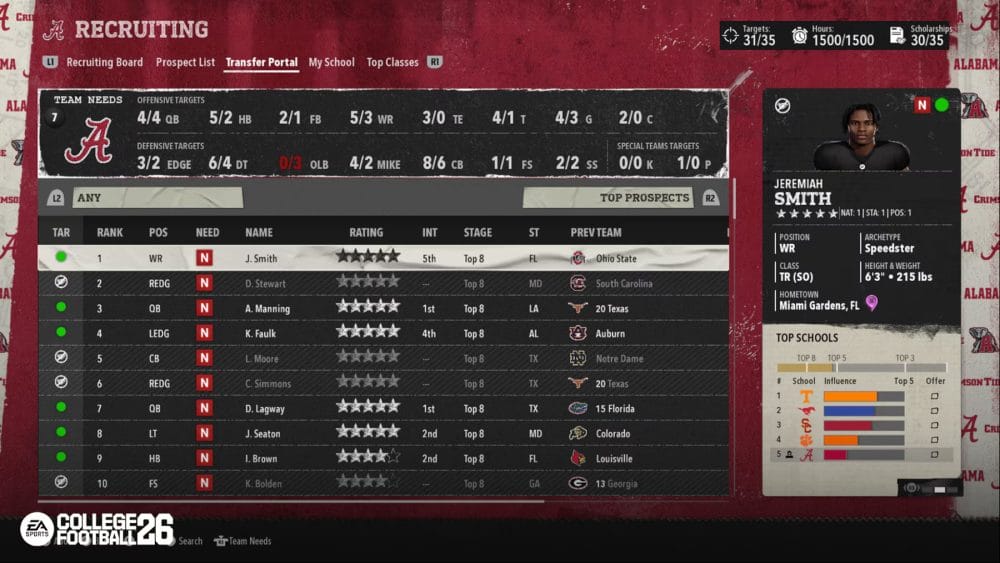Show the Top Classes tab
Viewport: 1000px width, 563px height.
[x=392, y=62]
